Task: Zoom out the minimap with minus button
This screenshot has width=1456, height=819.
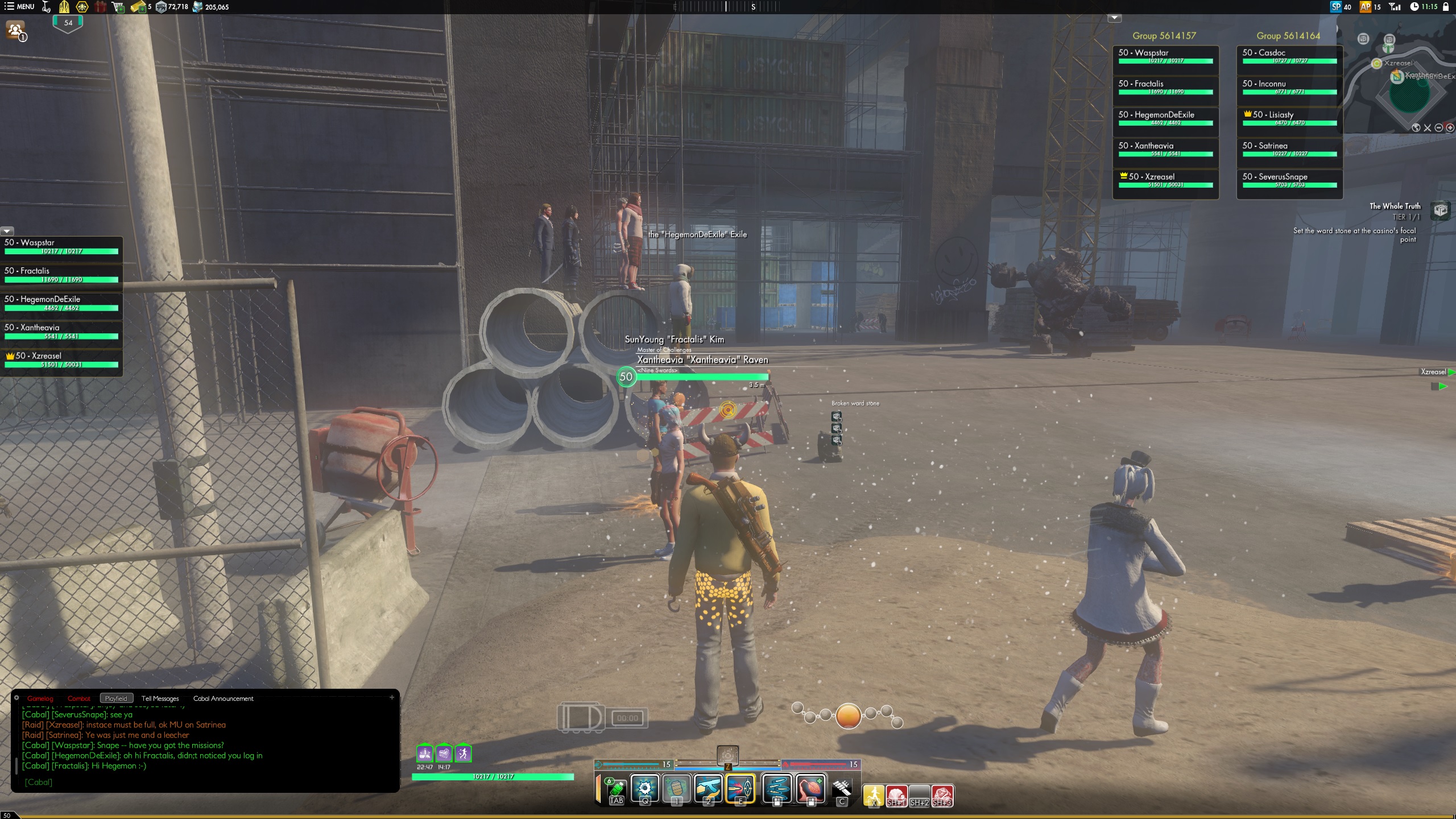Action: tap(1438, 128)
